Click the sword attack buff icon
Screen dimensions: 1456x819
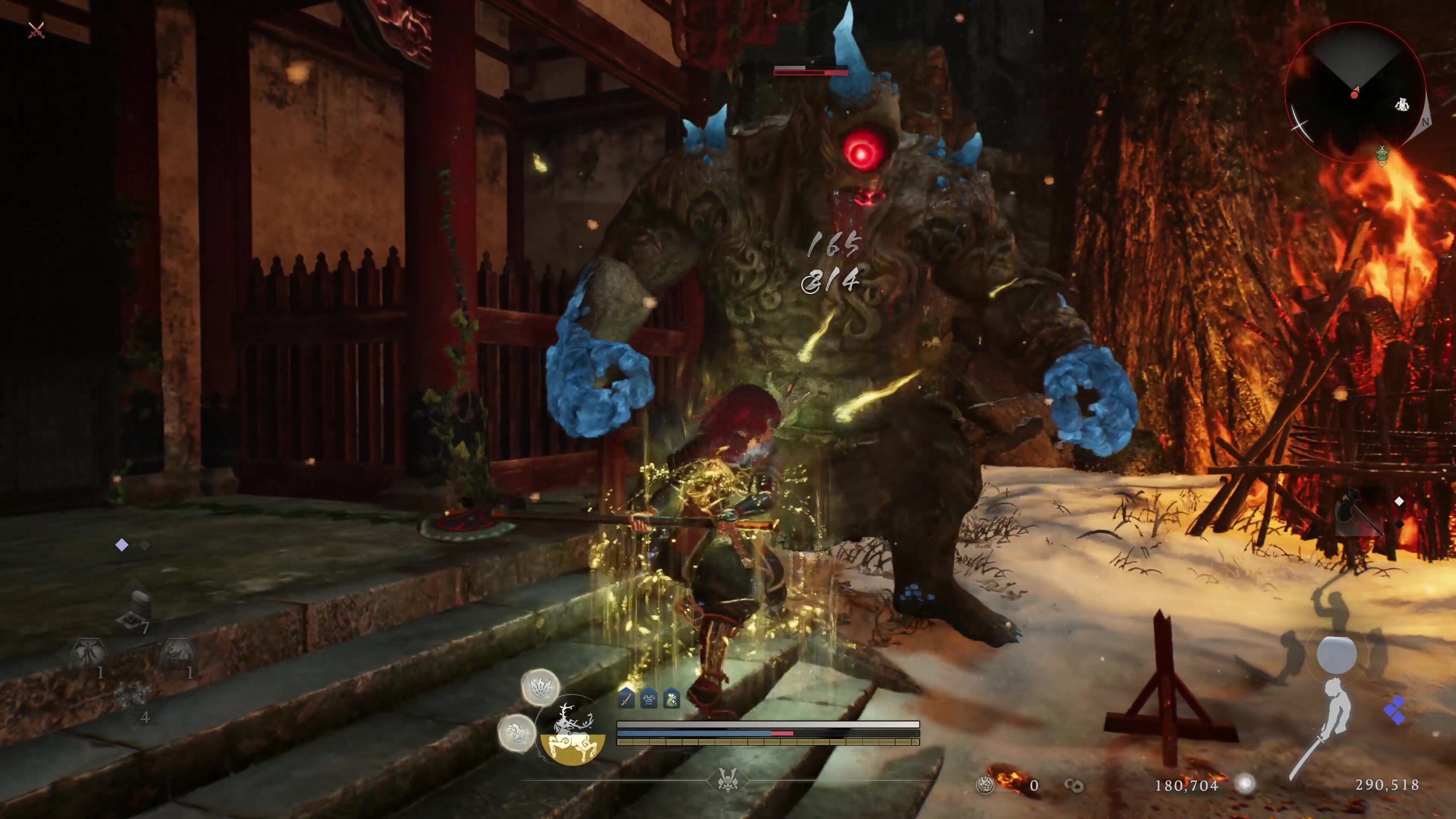626,699
